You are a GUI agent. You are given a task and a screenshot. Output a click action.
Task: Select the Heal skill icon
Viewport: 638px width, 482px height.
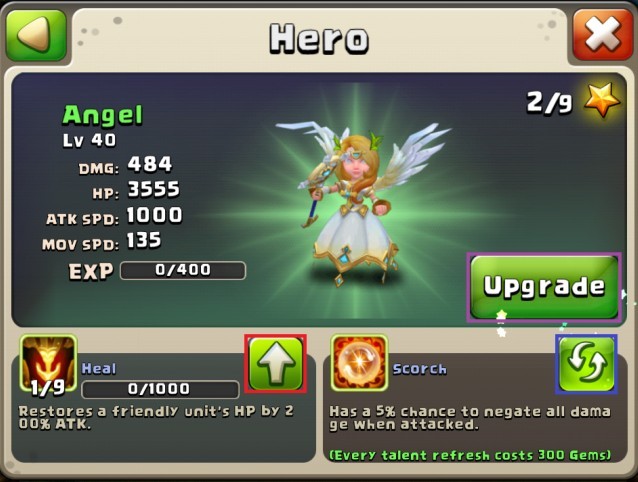click(48, 364)
